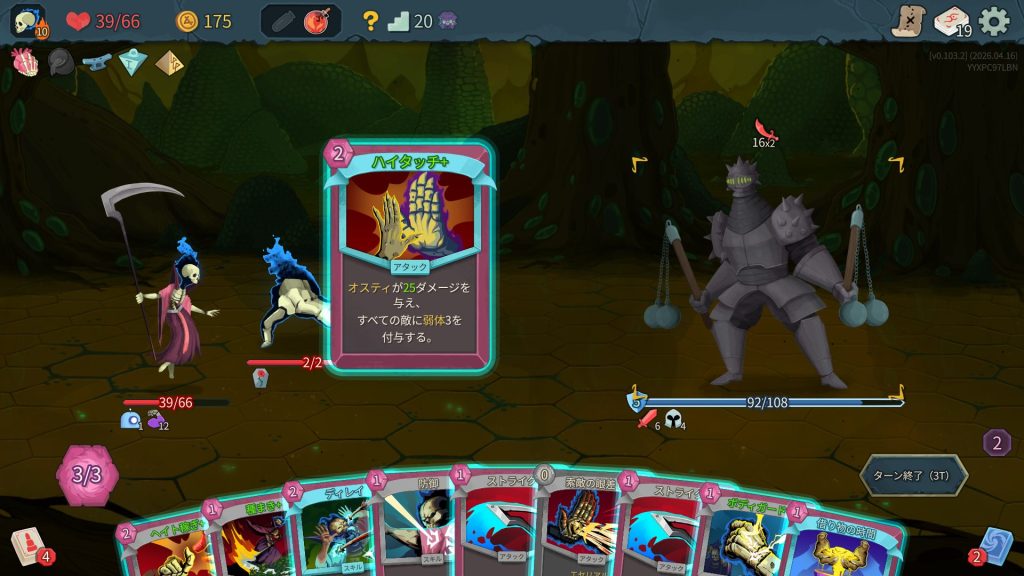Inspect the blue anvil relic
1024x576 pixels.
[x=97, y=62]
